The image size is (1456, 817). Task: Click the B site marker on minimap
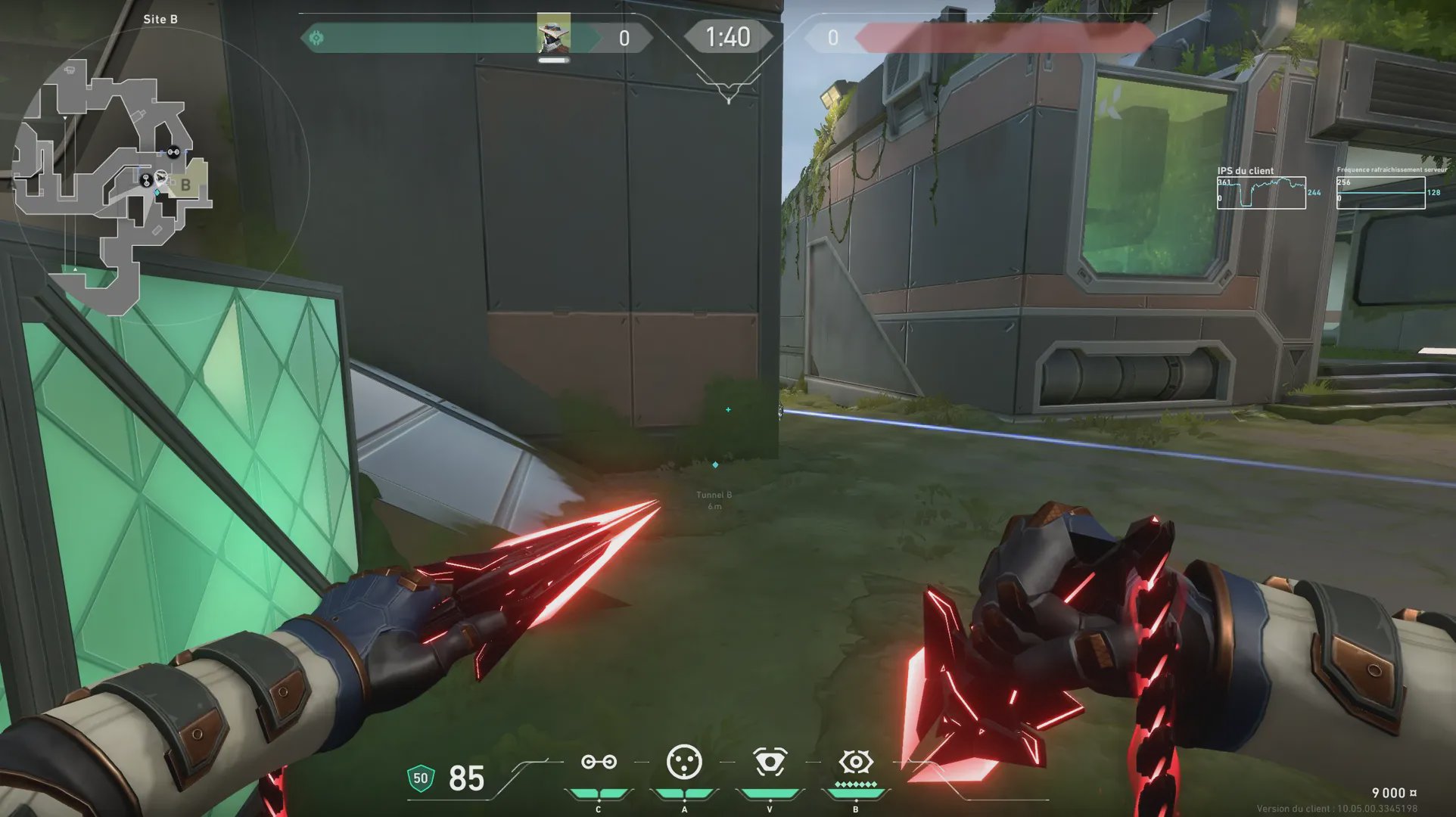pyautogui.click(x=185, y=185)
